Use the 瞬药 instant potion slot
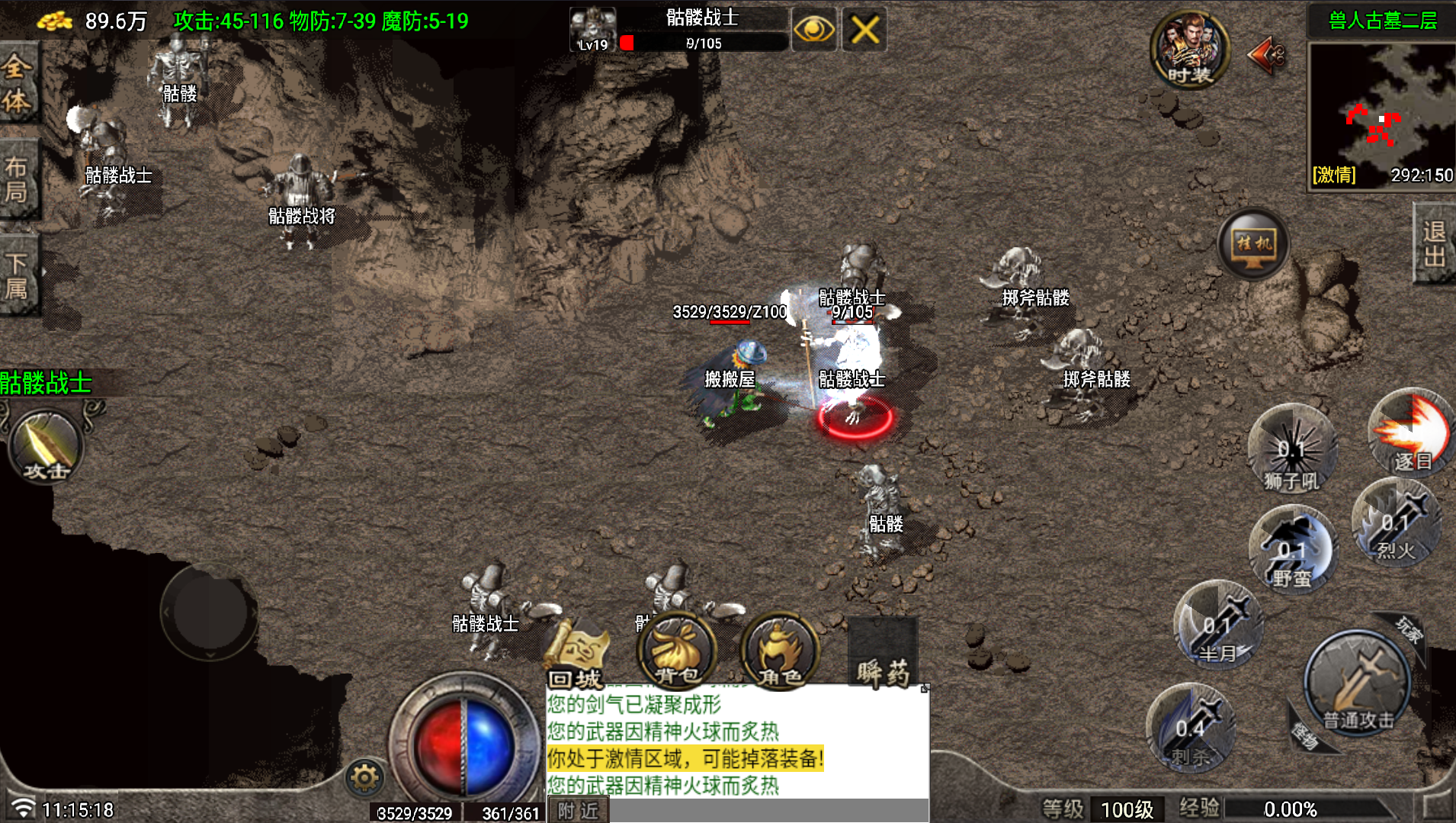The image size is (1456, 823). pos(883,653)
